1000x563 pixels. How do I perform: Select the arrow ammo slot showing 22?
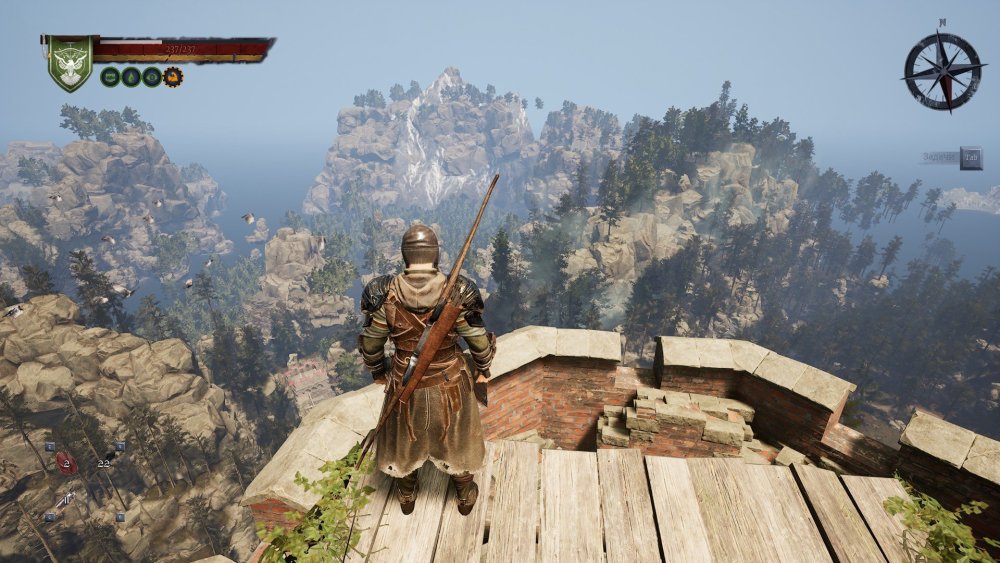103,463
